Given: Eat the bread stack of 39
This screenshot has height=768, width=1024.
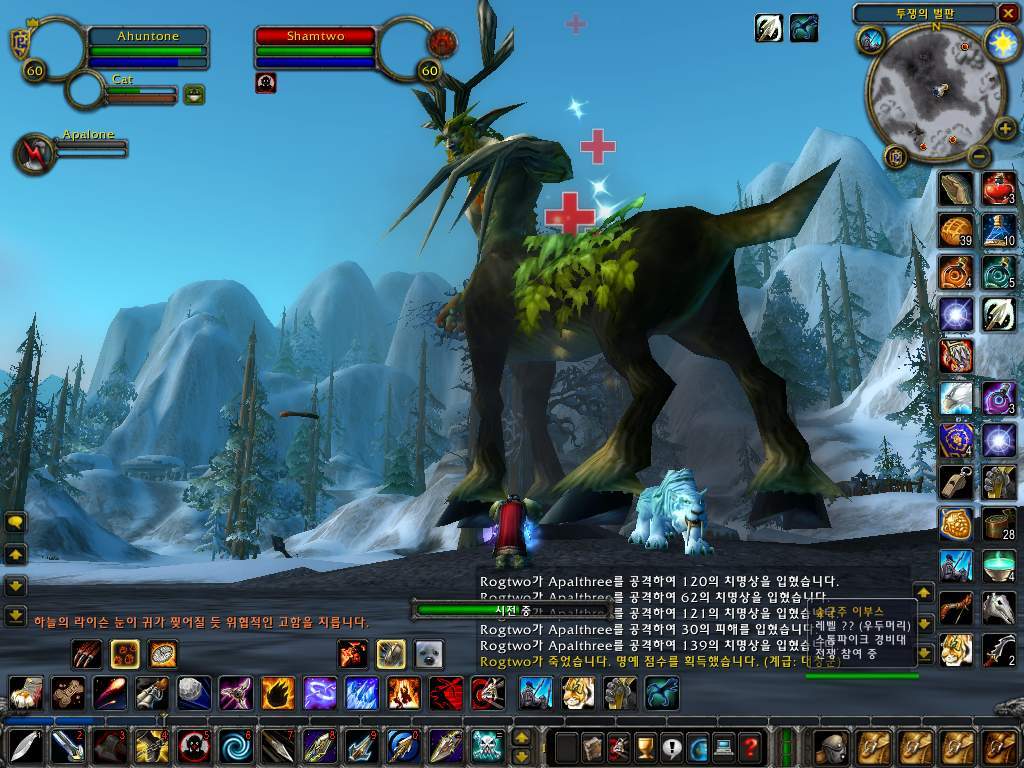Looking at the screenshot, I should point(956,230).
